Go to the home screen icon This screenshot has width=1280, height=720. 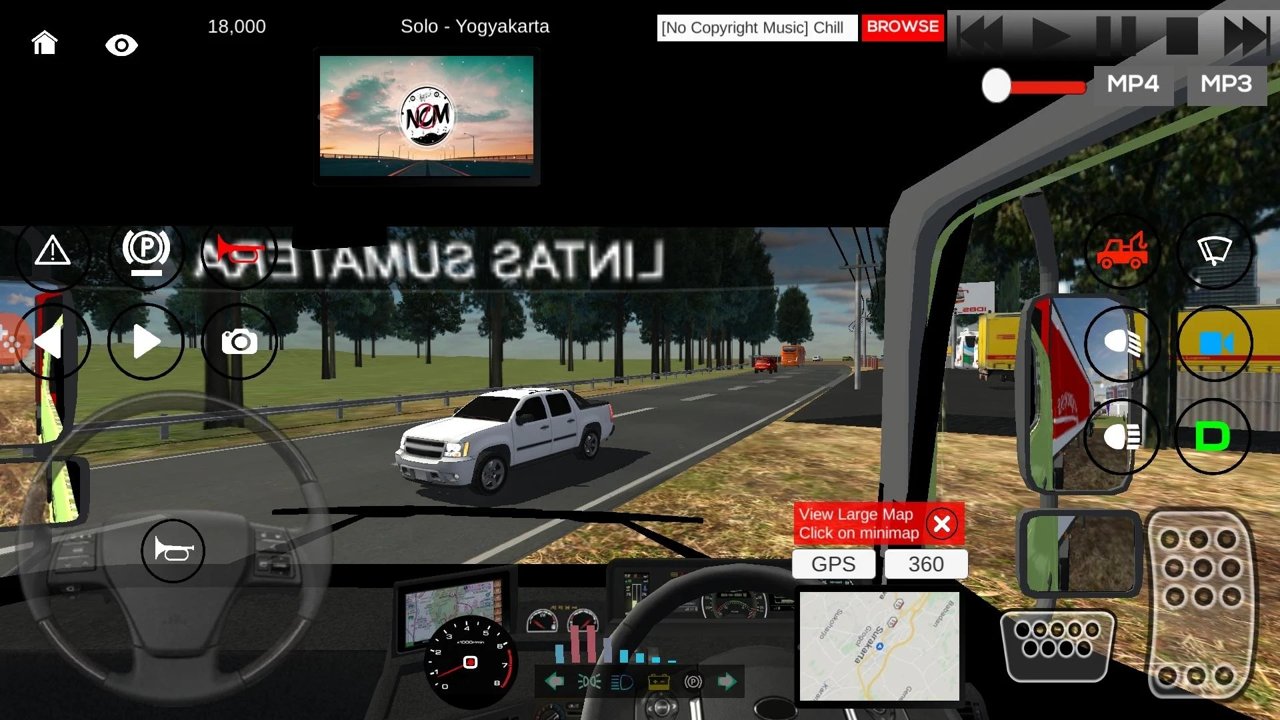(x=44, y=42)
